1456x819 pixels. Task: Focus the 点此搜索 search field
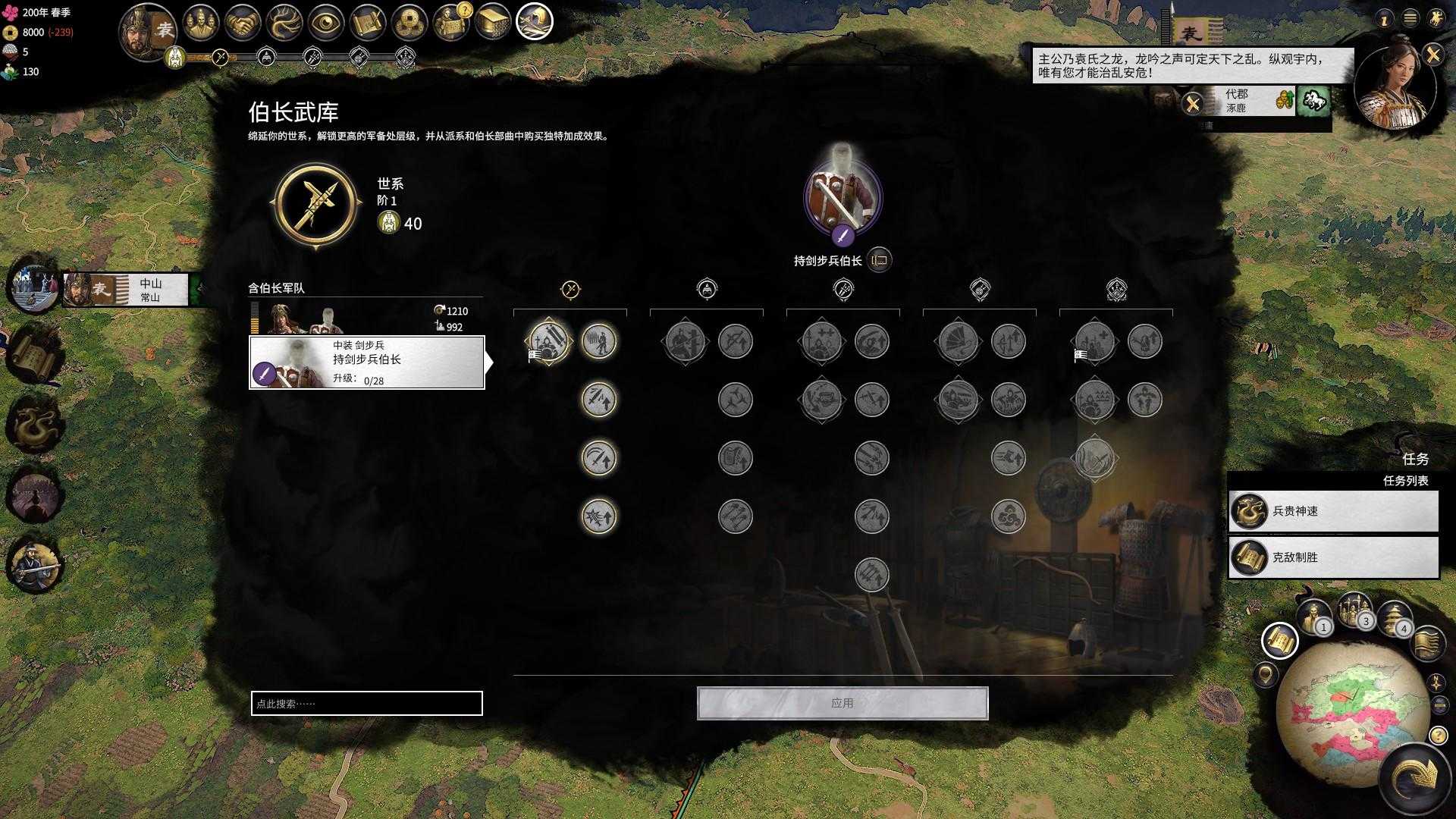(x=366, y=703)
